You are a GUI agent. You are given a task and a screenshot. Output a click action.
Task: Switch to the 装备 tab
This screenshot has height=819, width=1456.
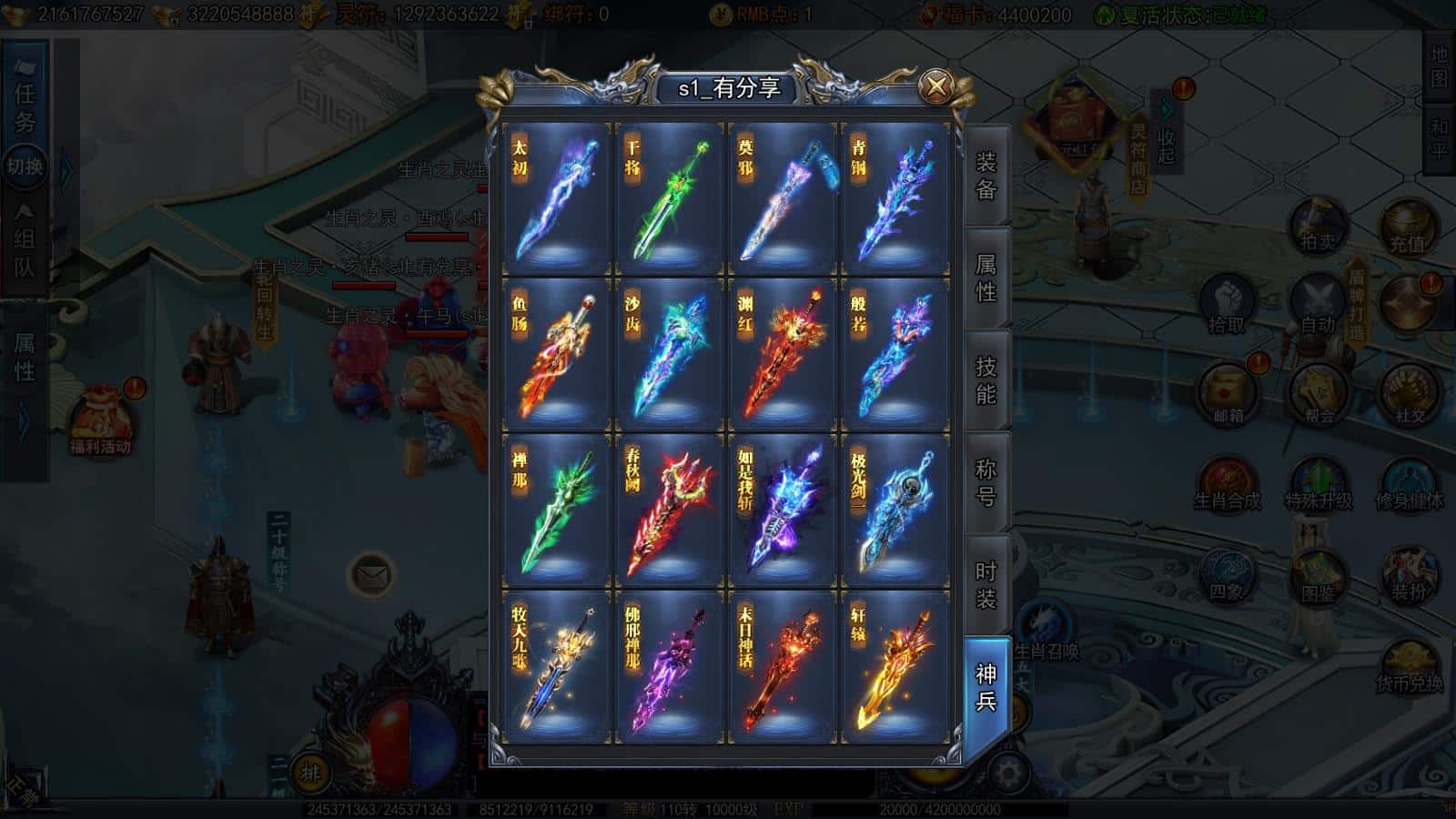tap(986, 176)
